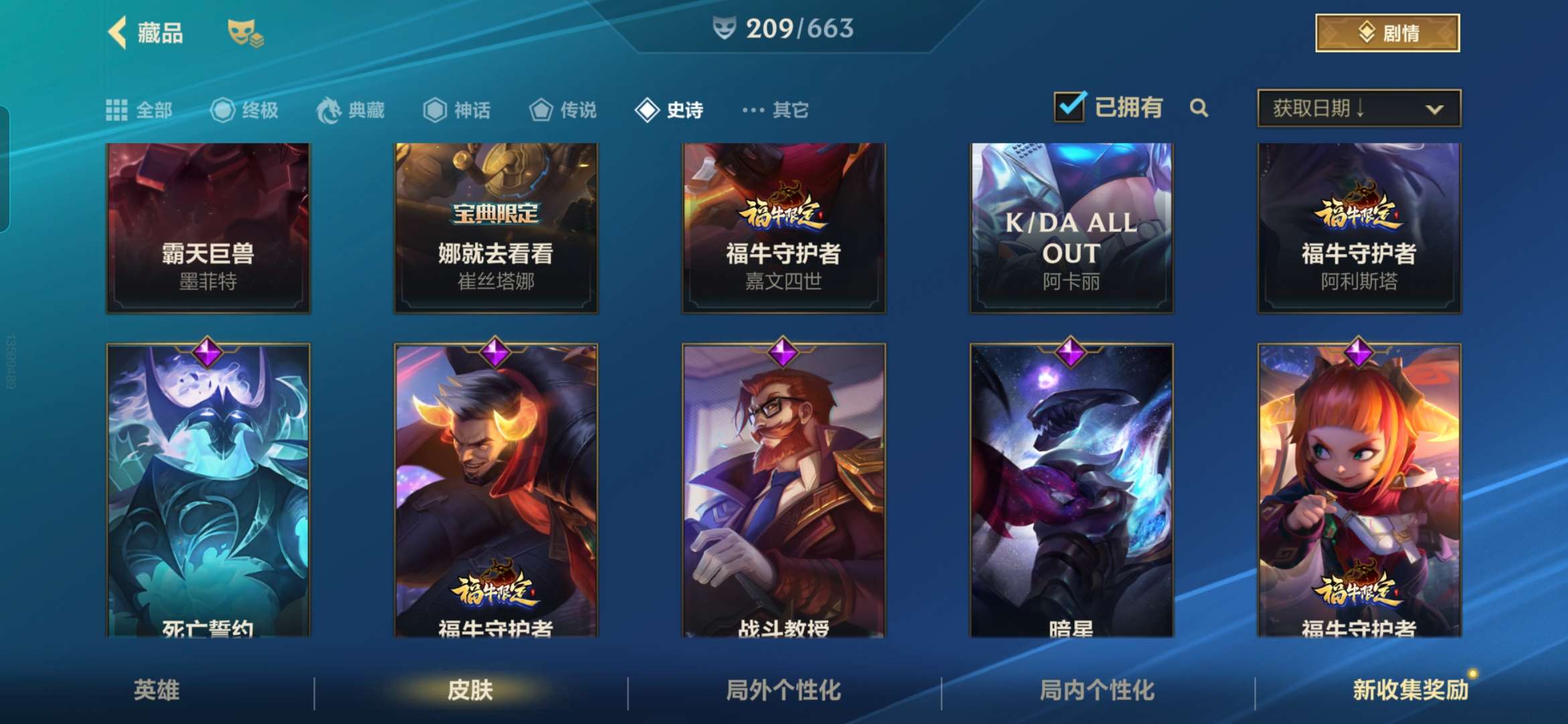The height and width of the screenshot is (724, 1568).
Task: Open 新收集奖励 rewards tab
Action: [1410, 690]
